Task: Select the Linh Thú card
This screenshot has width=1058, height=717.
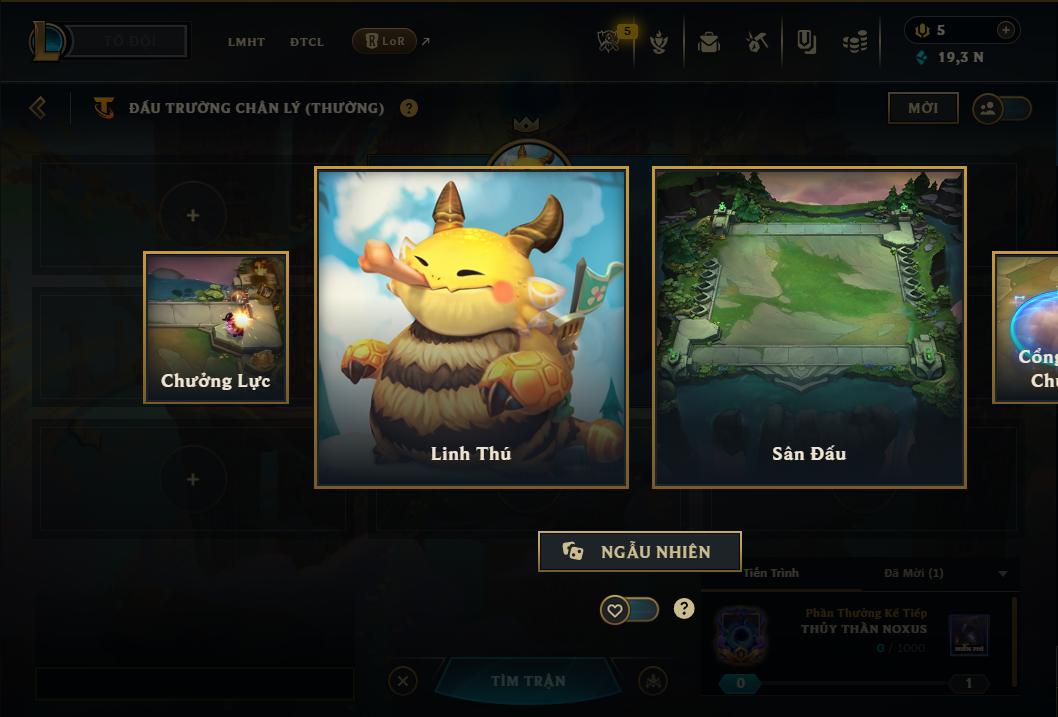Action: (471, 327)
